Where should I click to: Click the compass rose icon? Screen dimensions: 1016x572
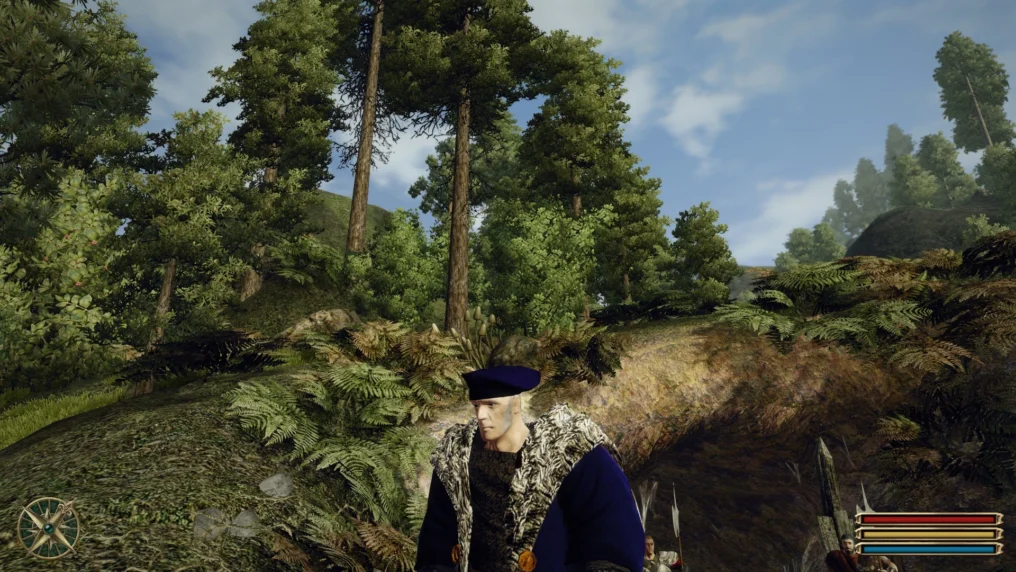point(48,527)
